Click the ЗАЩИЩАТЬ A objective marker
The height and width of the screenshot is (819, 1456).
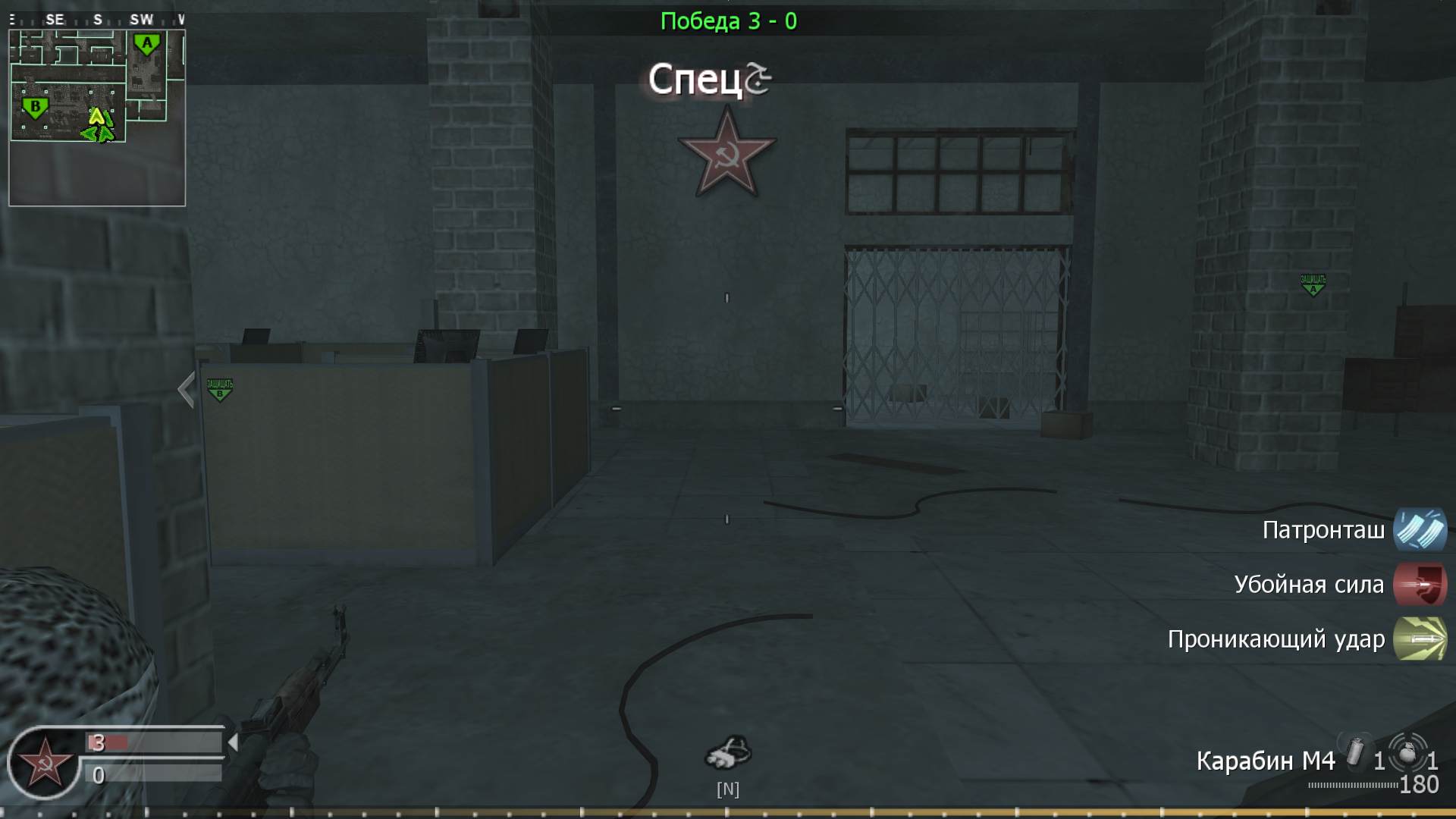pyautogui.click(x=1311, y=284)
